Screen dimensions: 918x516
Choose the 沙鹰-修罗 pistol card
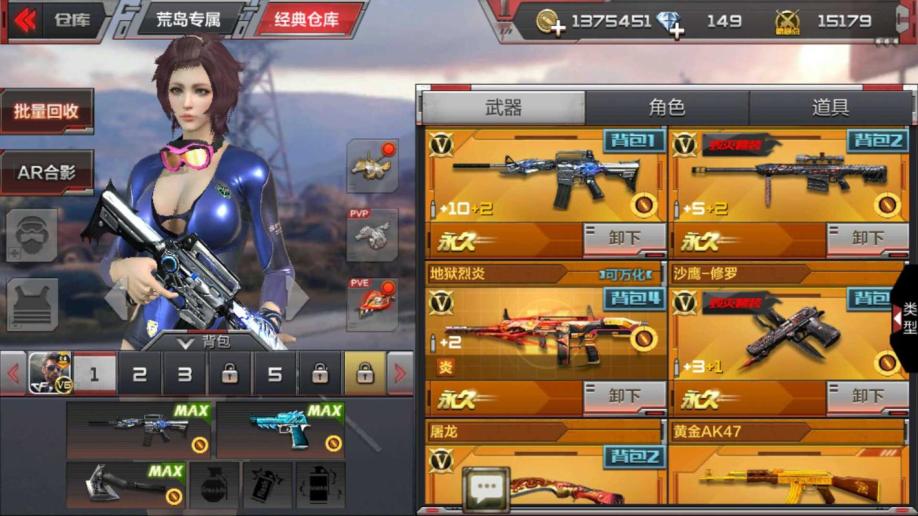(787, 330)
